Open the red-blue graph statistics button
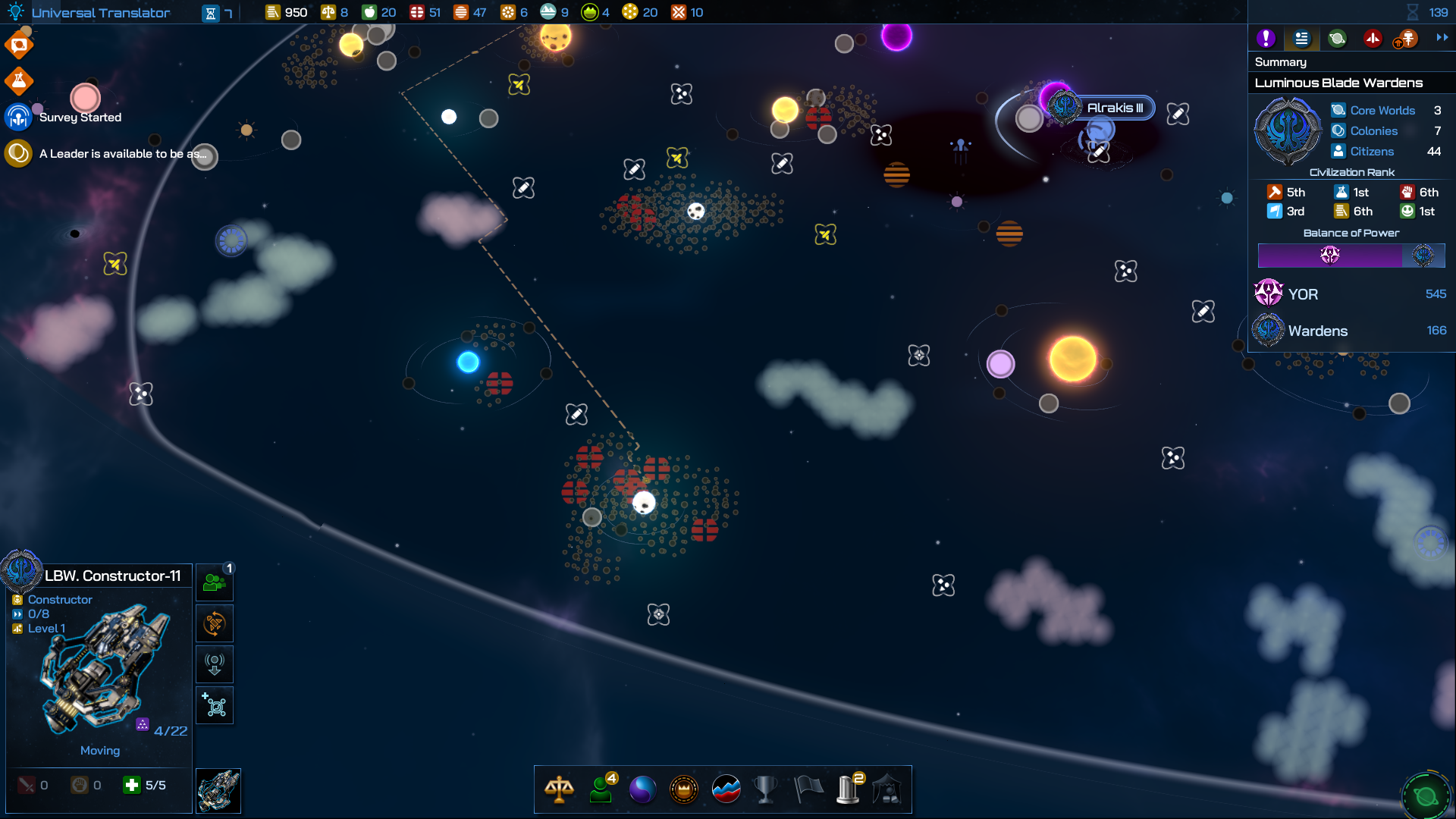Viewport: 1456px width, 819px height. coord(726,789)
